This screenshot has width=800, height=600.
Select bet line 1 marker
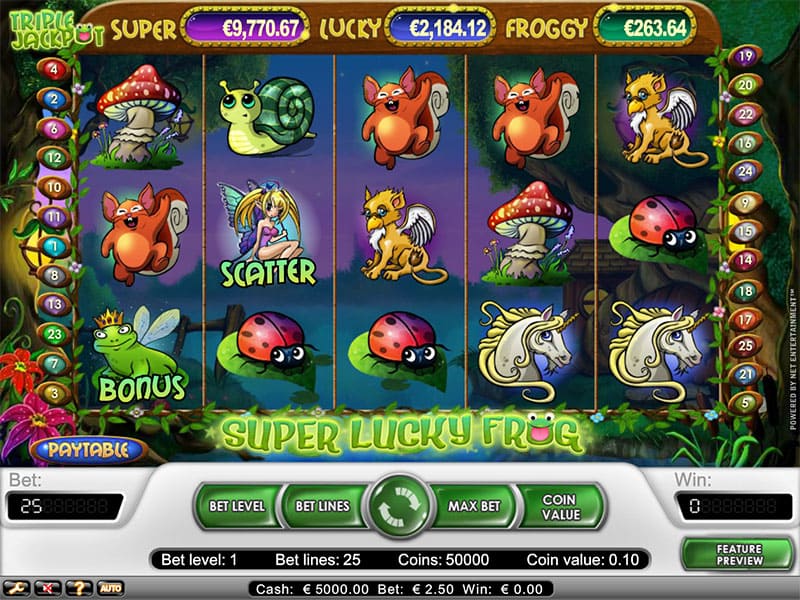click(x=53, y=245)
